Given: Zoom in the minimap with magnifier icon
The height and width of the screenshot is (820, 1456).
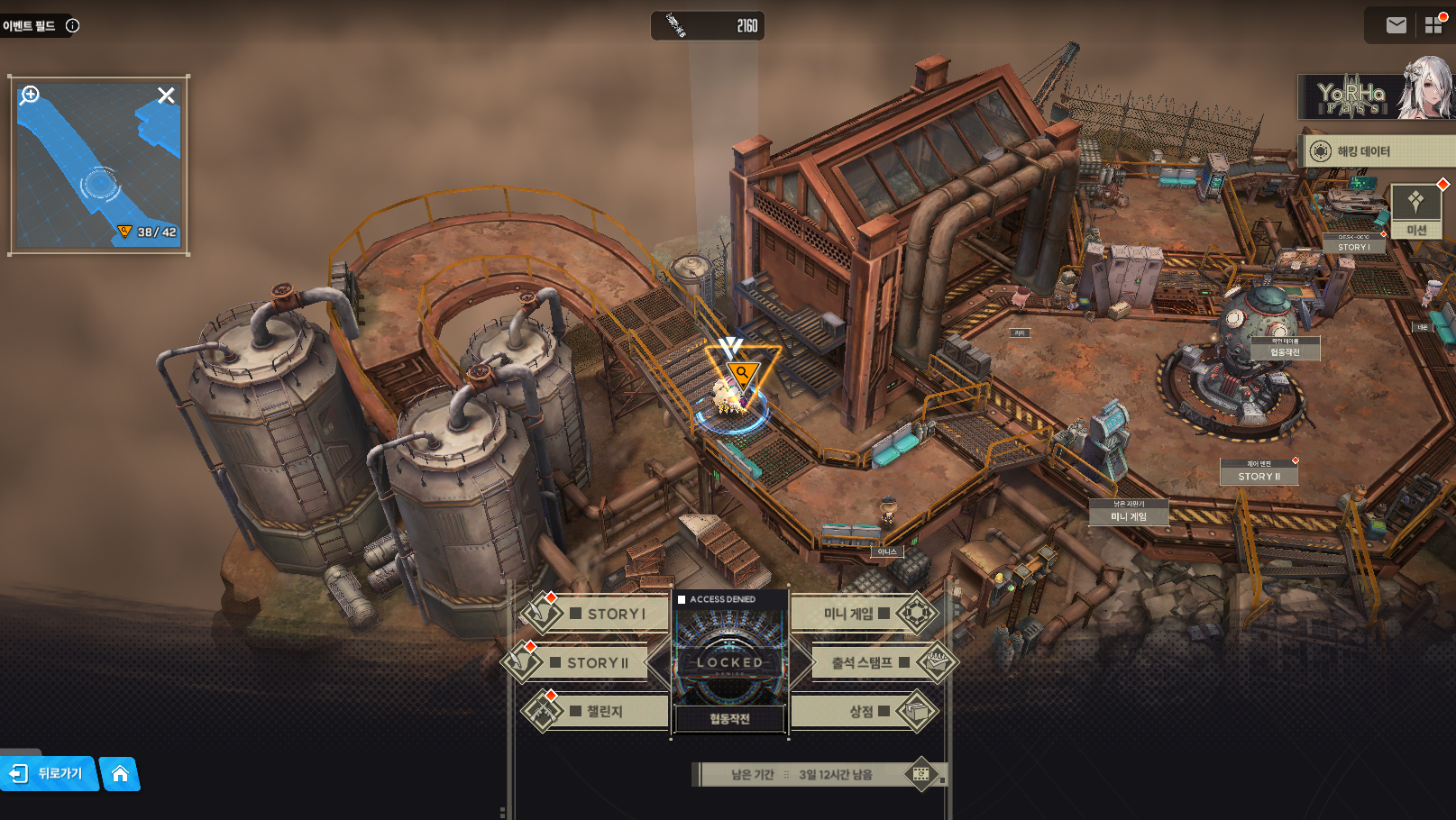Looking at the screenshot, I should [x=31, y=95].
